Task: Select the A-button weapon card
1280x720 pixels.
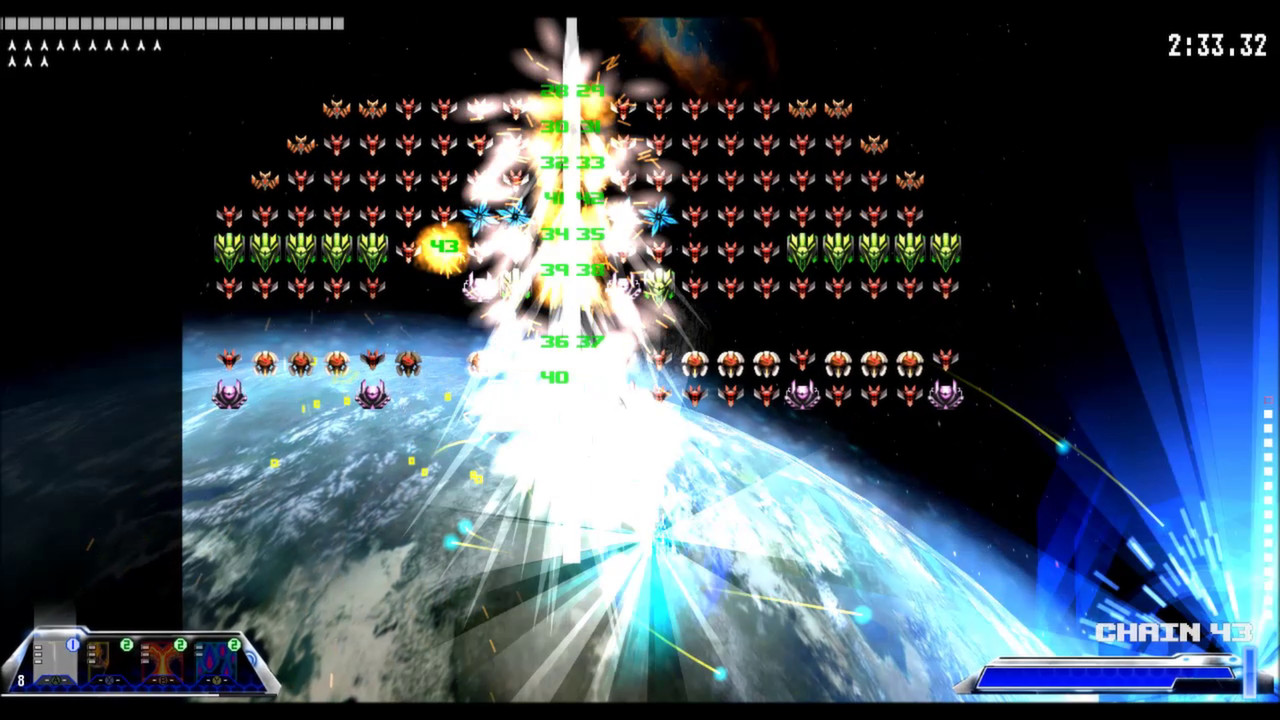Action: click(55, 660)
